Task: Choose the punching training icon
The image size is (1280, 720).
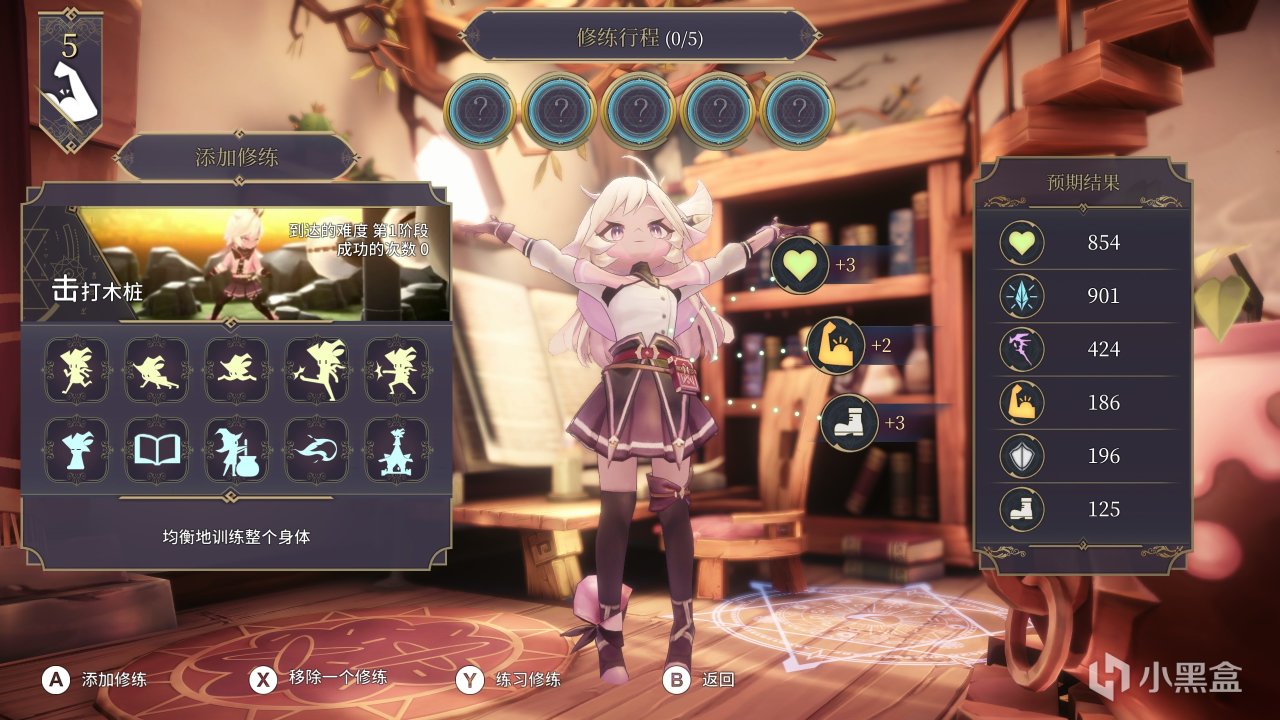Action: [x=397, y=370]
